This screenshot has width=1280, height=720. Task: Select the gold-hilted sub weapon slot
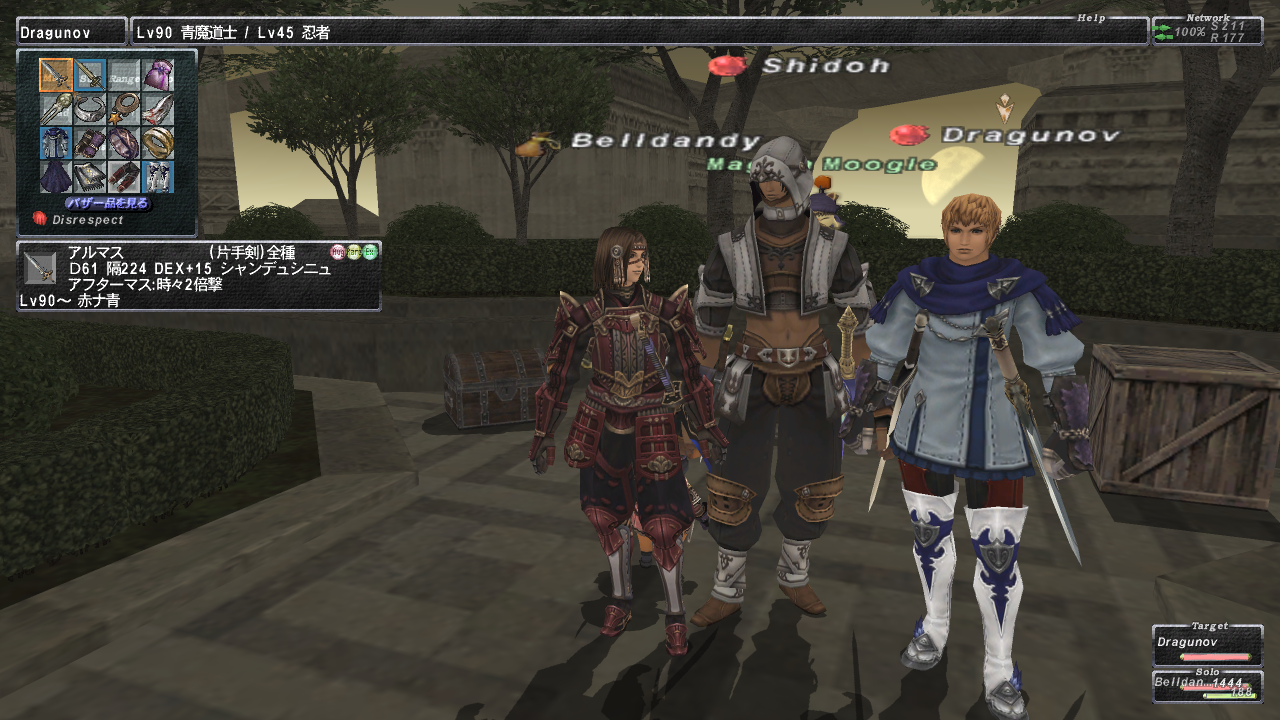90,75
